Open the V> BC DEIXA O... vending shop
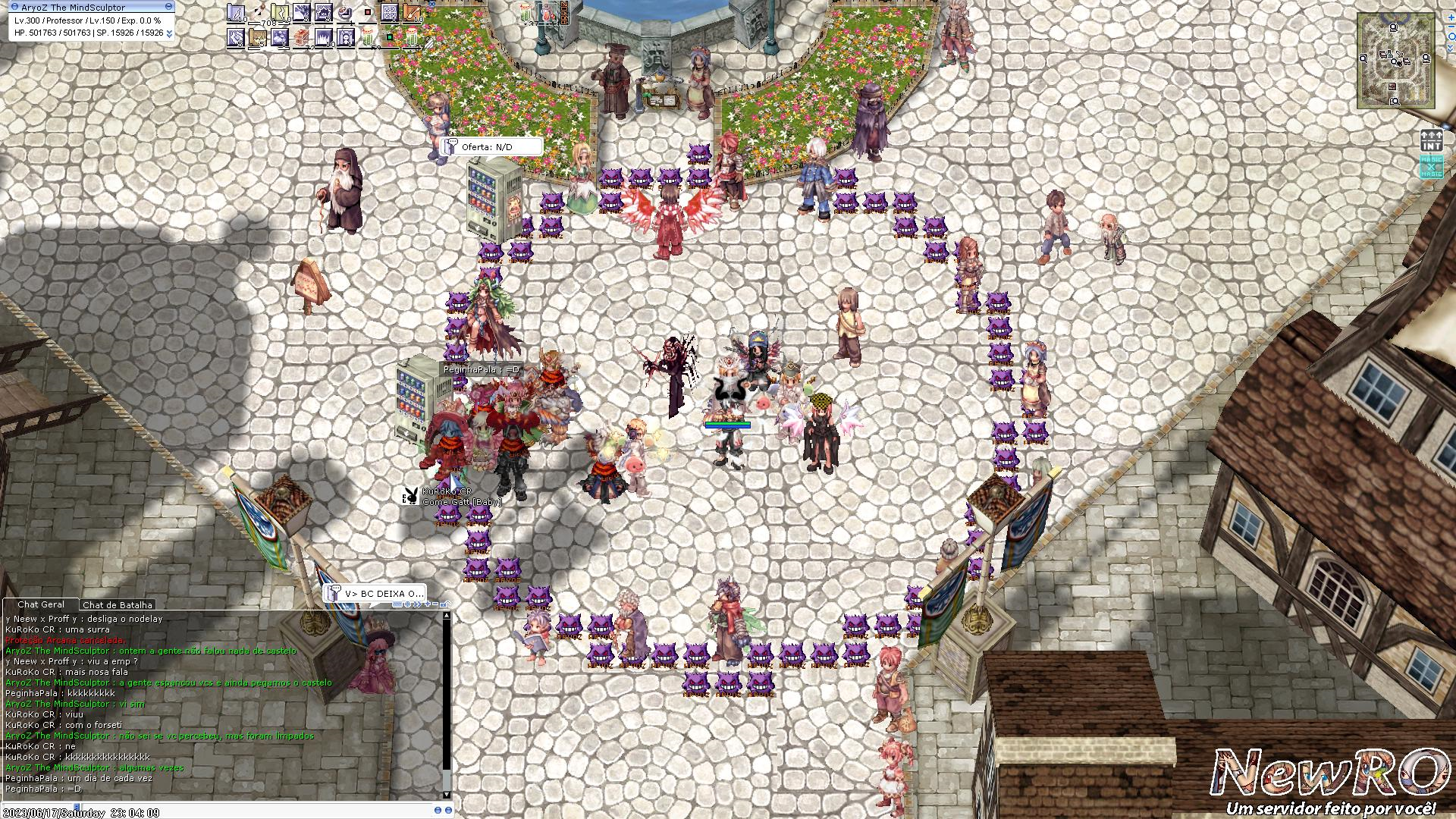1456x819 pixels. pos(375,594)
